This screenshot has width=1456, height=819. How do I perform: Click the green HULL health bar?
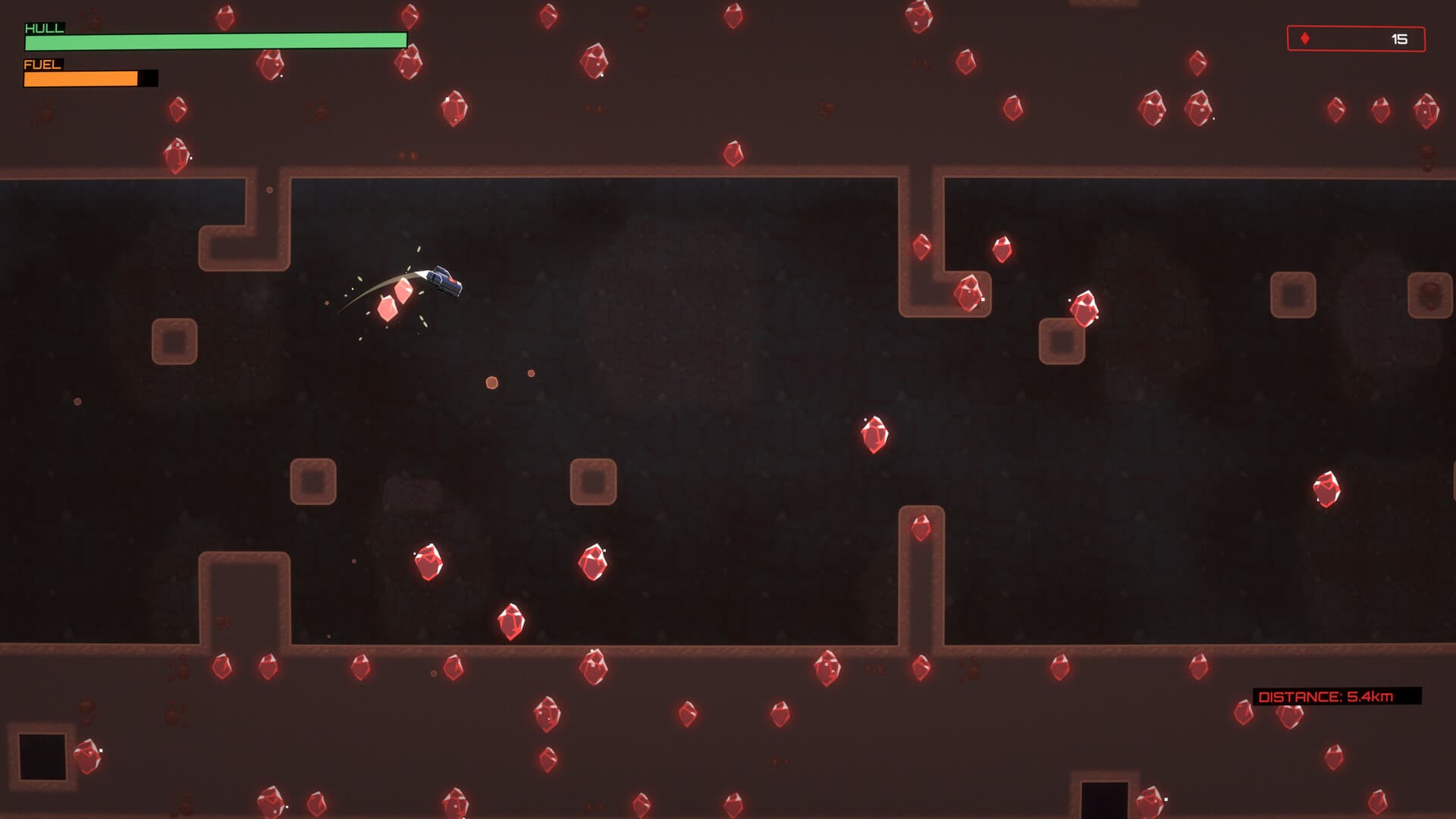tap(216, 39)
